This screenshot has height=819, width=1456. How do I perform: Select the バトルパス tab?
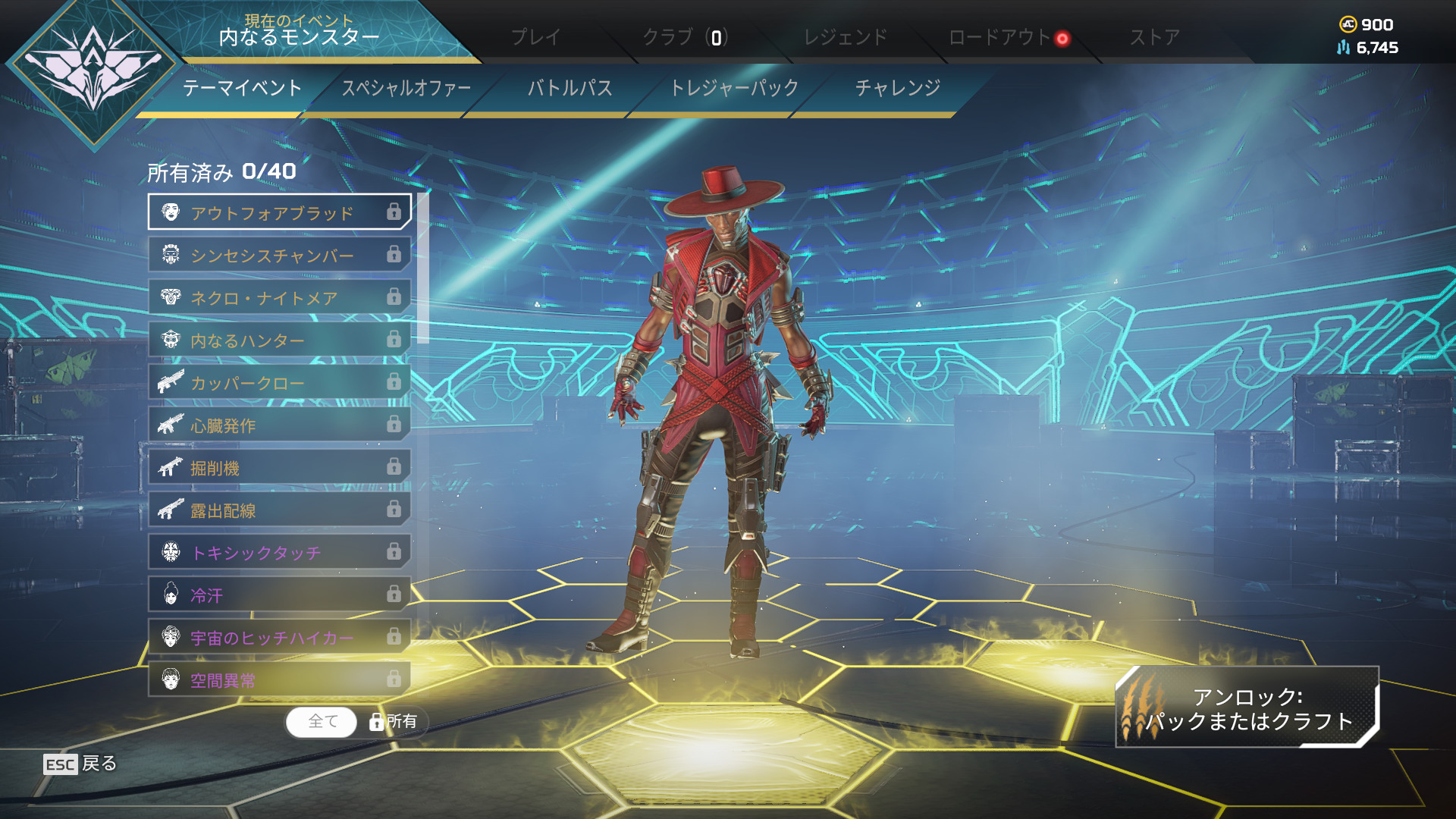pos(570,88)
